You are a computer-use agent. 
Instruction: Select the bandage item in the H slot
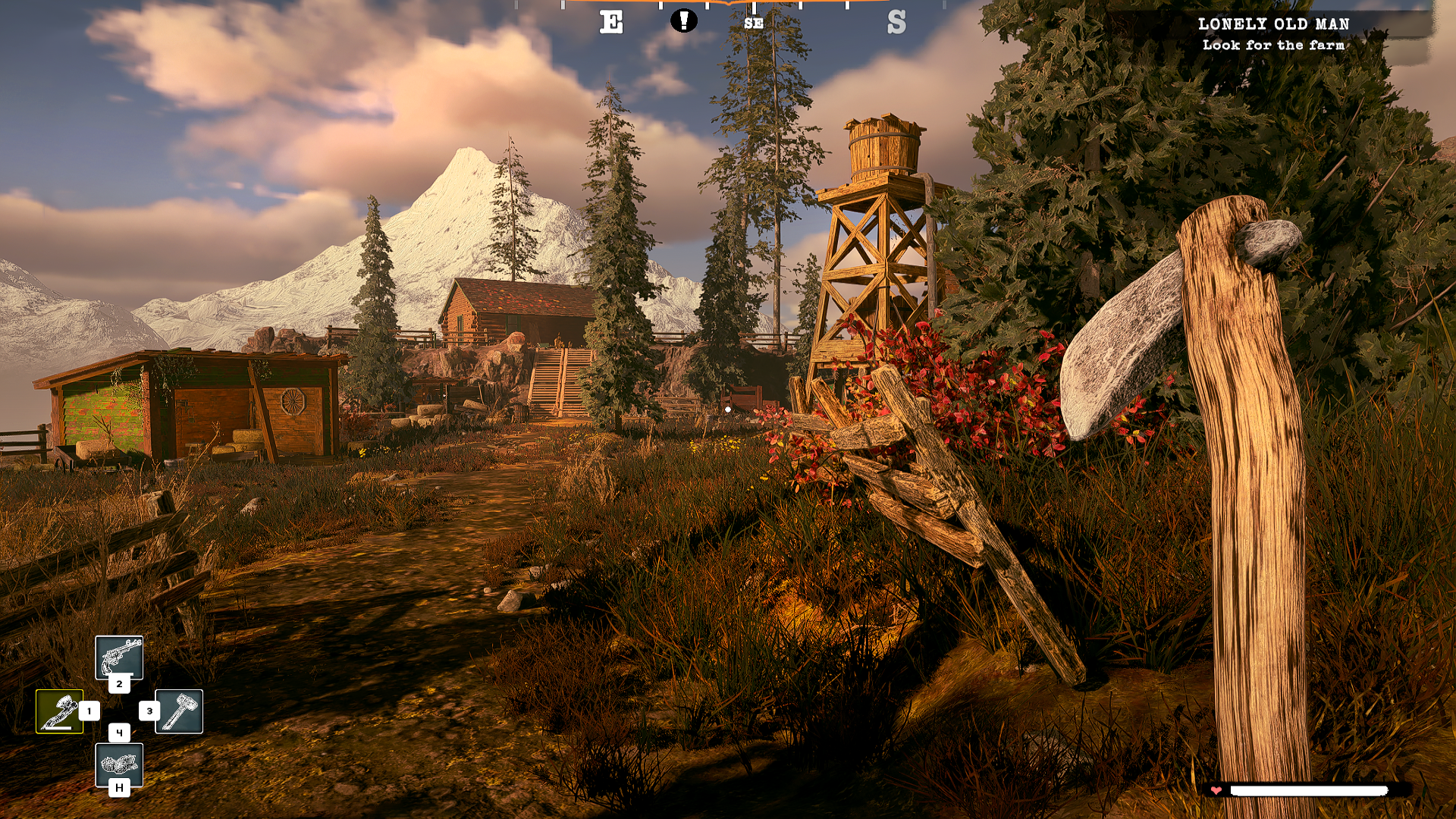coord(119,766)
